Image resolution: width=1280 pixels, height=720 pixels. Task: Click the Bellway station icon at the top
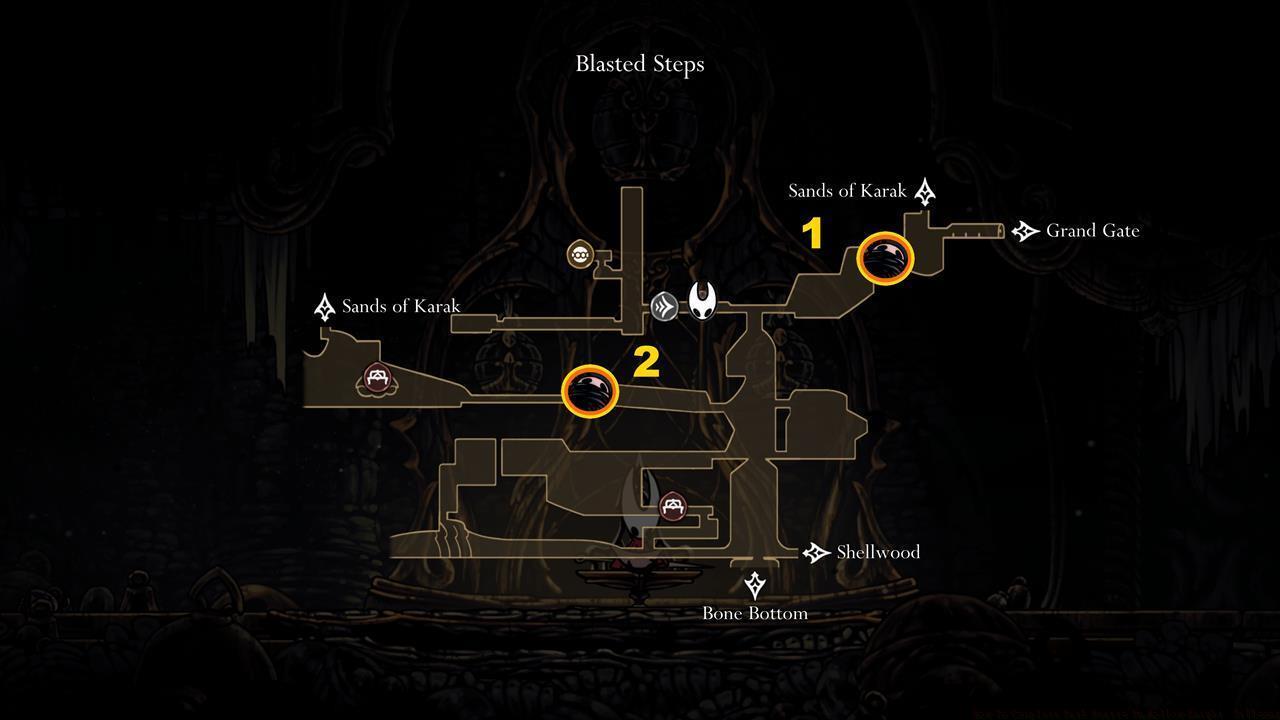(579, 254)
